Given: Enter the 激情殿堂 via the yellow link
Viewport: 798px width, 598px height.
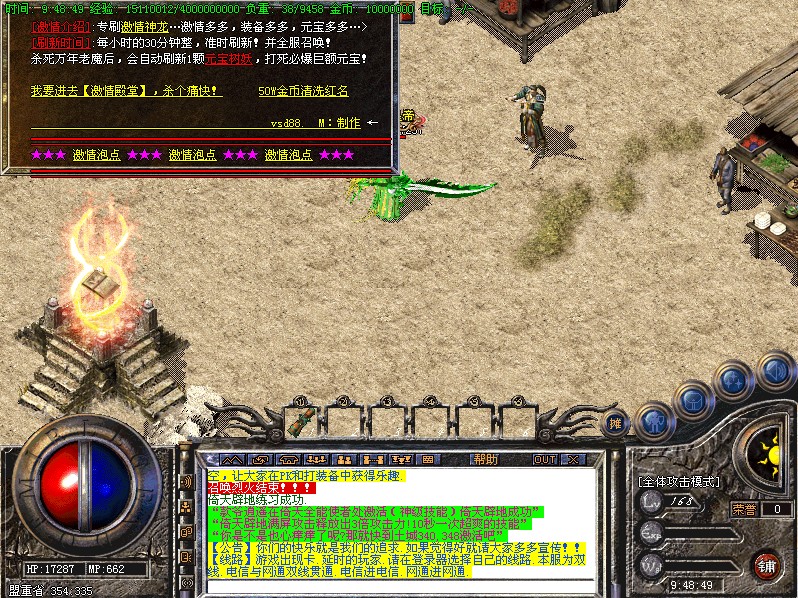Looking at the screenshot, I should 126,91.
